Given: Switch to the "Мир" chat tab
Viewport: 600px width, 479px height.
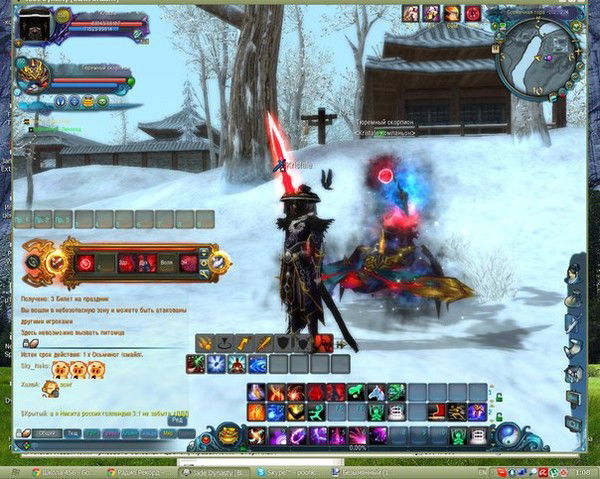Looking at the screenshot, I should point(167,433).
